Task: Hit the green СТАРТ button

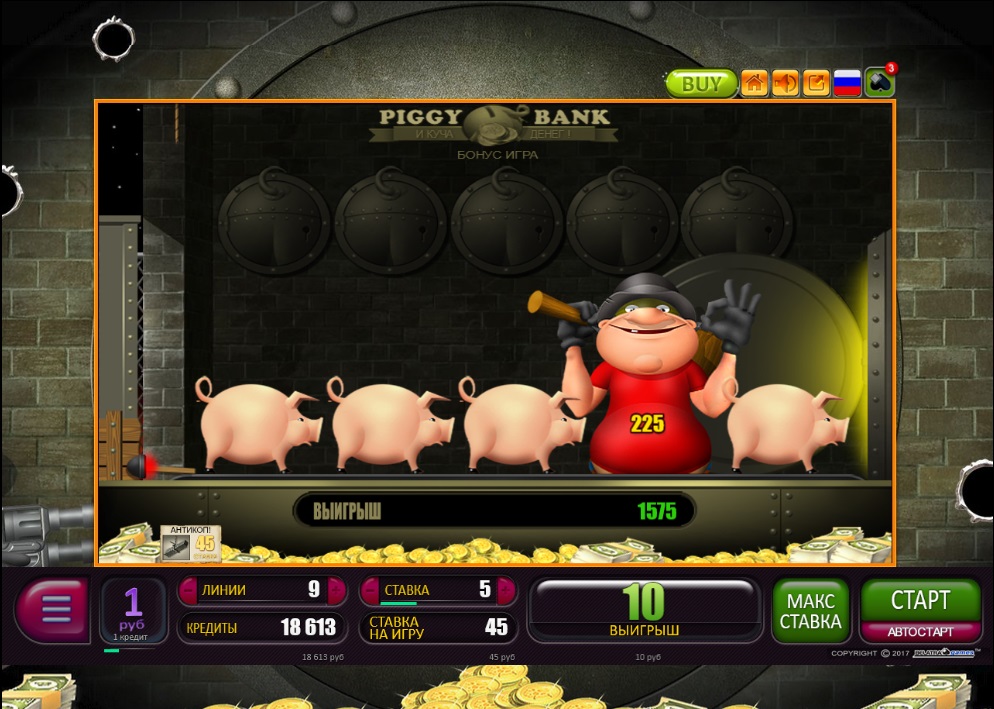Action: pyautogui.click(x=920, y=600)
